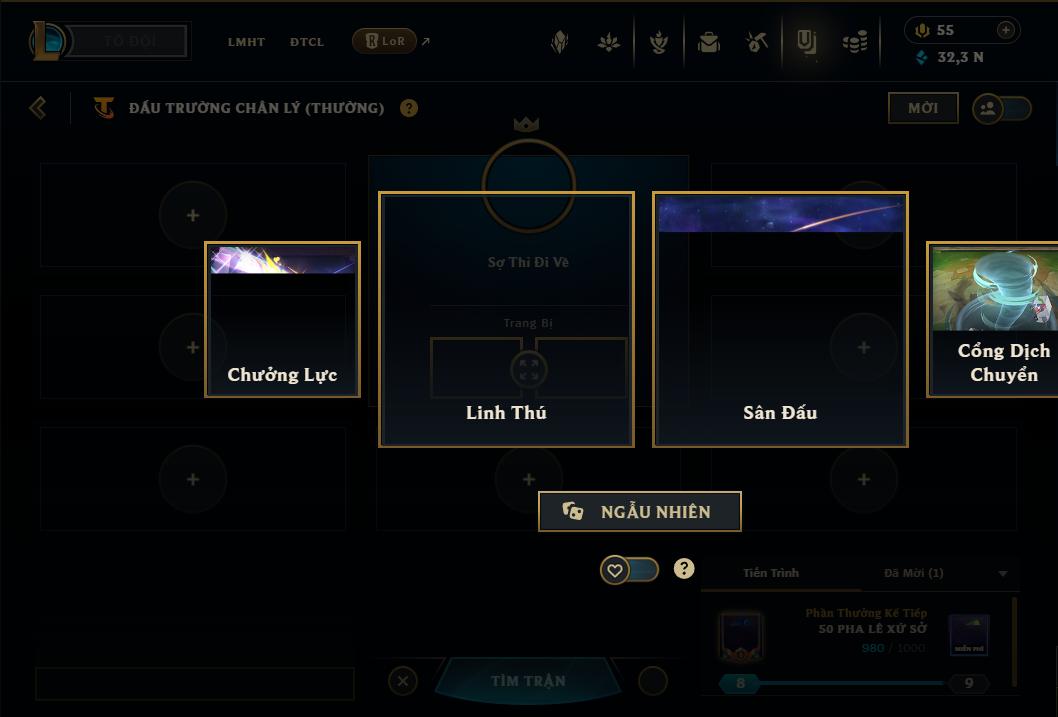The height and width of the screenshot is (717, 1058).
Task: Choose the Sân Đấu arena card
Action: [780, 320]
